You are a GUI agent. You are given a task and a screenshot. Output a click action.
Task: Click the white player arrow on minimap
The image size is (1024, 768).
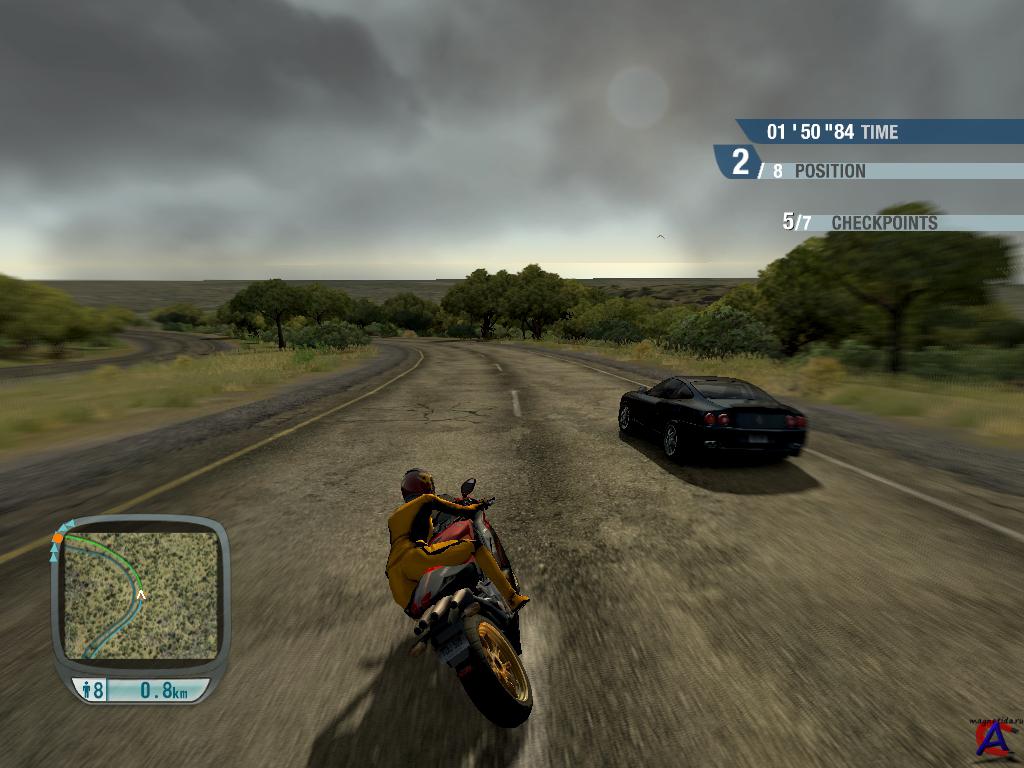coord(141,595)
